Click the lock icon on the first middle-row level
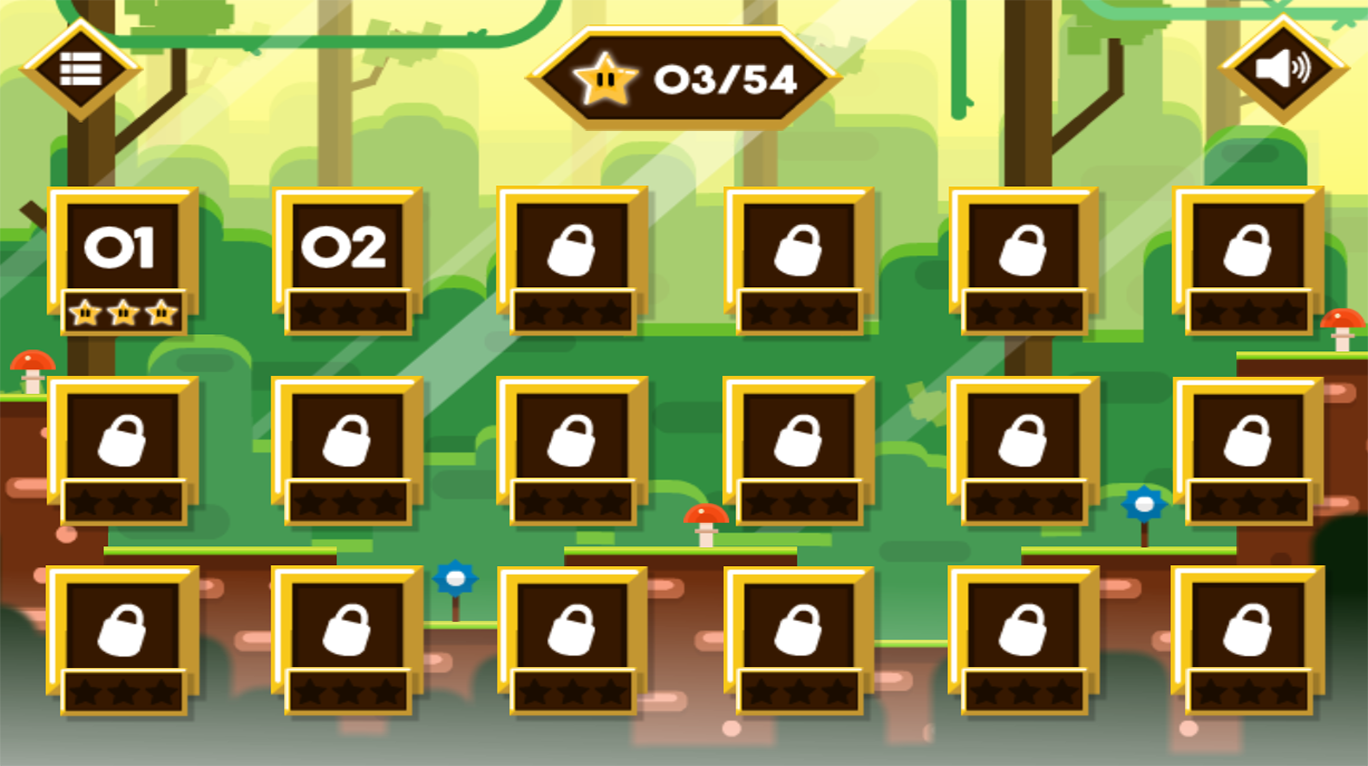 coord(124,440)
